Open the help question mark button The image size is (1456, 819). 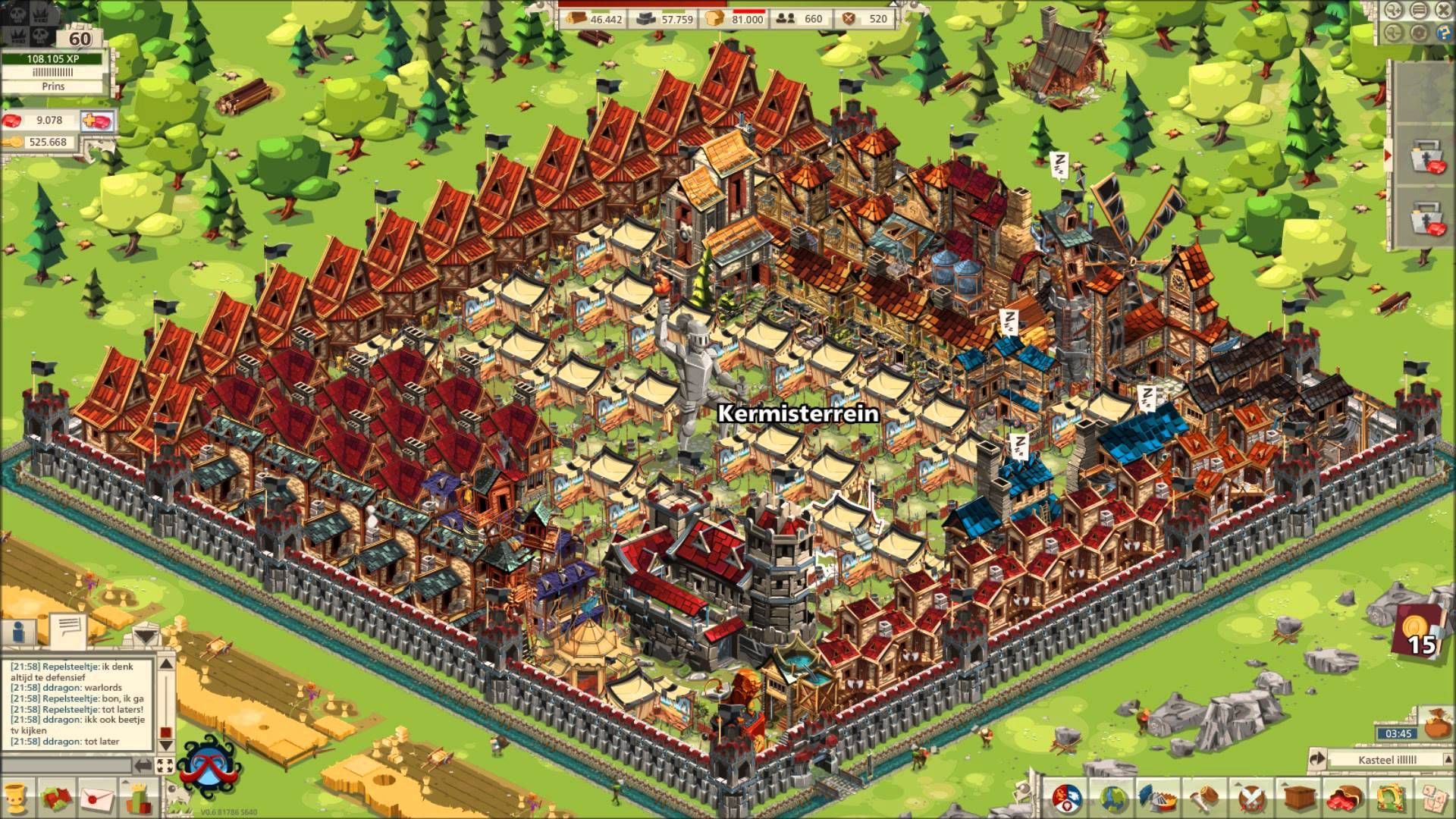tap(1442, 33)
